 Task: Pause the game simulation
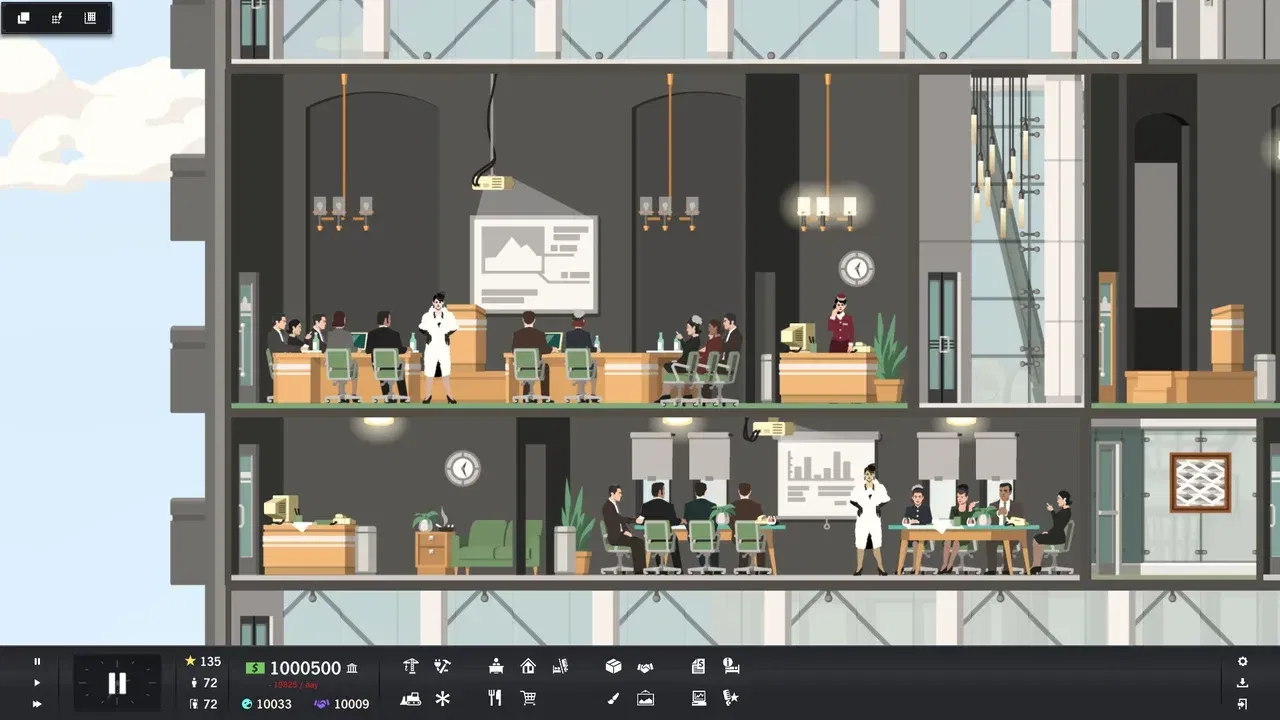click(x=38, y=661)
